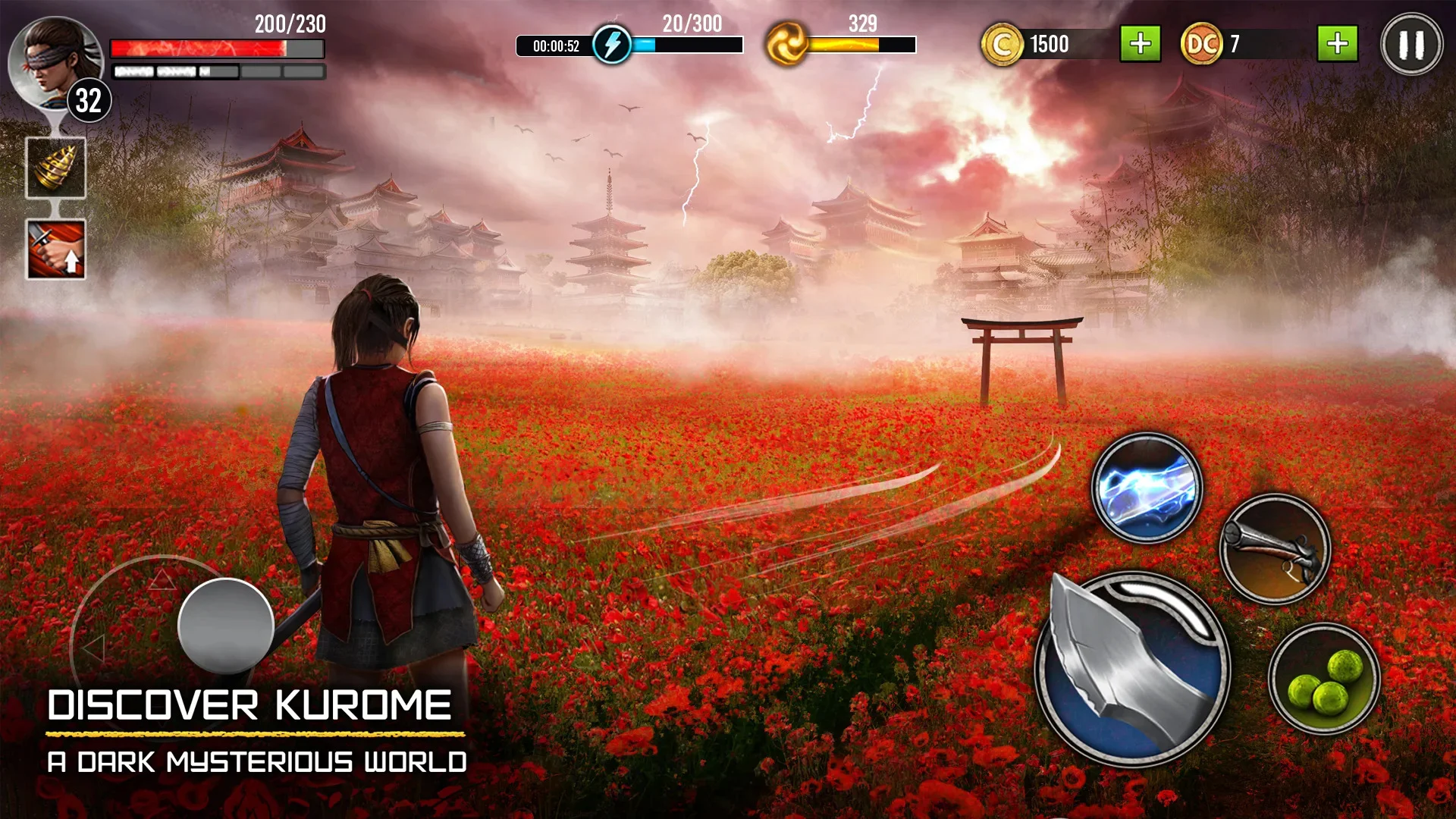
Task: Tap the blue lightning energy icon
Action: pos(611,45)
